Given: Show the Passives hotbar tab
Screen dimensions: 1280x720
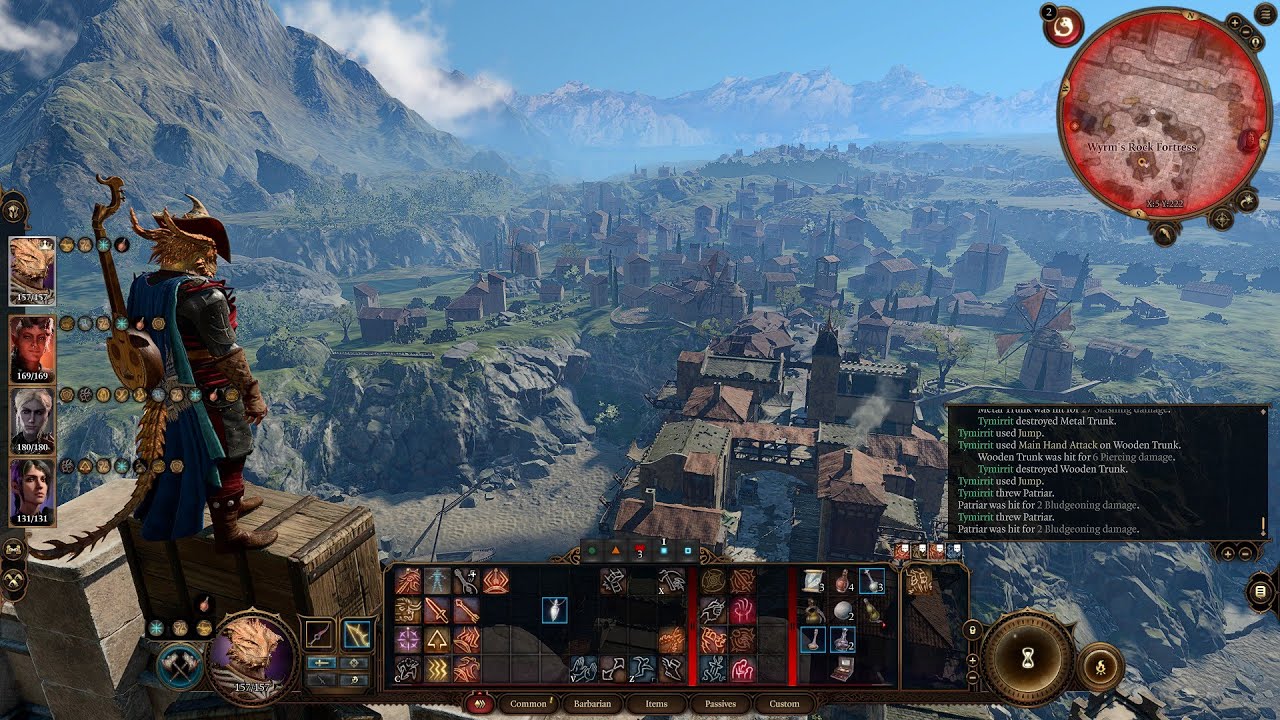Looking at the screenshot, I should pyautogui.click(x=720, y=704).
